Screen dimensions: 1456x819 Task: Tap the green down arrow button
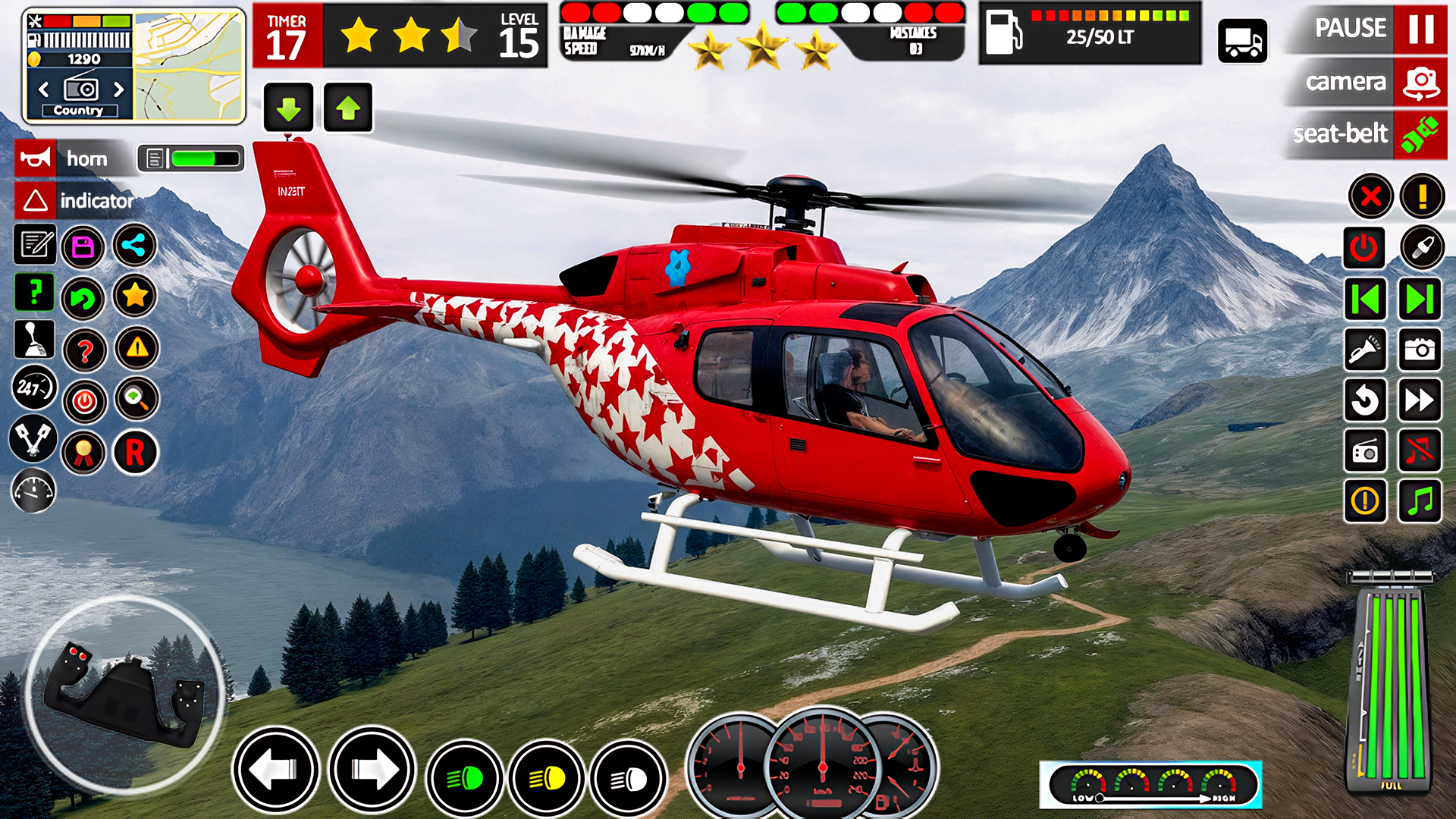288,108
